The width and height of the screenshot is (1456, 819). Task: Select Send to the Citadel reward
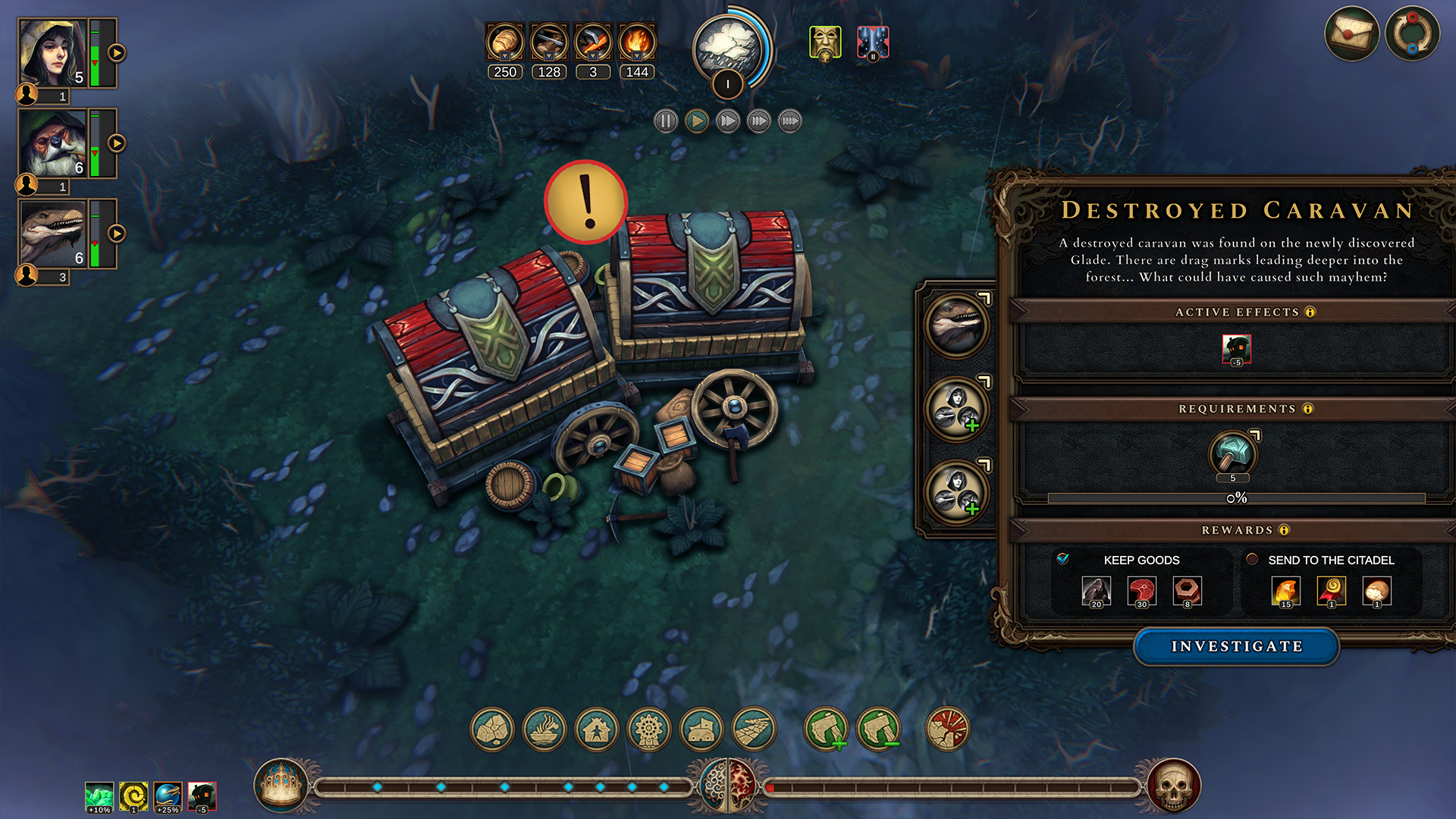[x=1252, y=559]
